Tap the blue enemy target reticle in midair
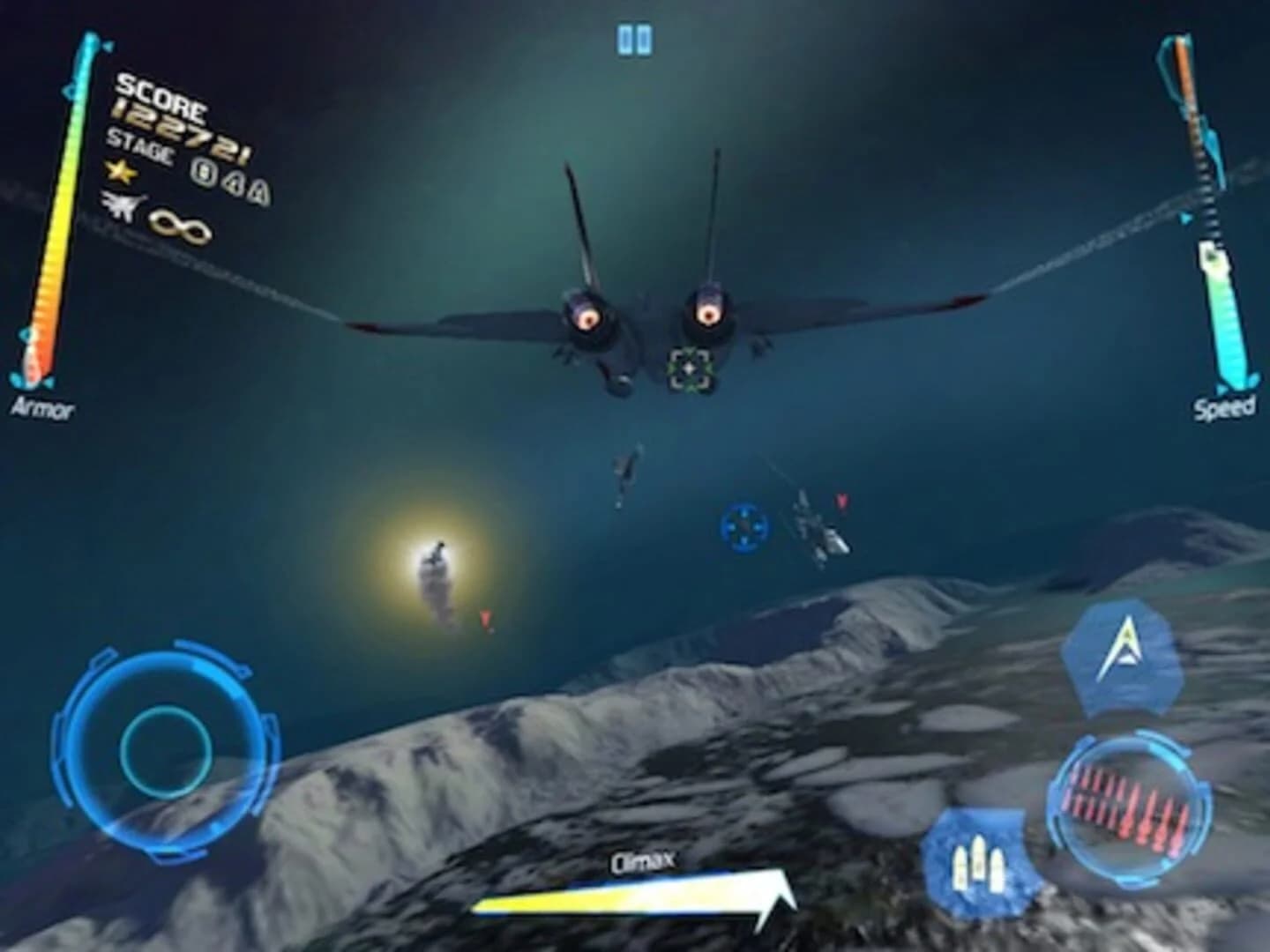 745,526
